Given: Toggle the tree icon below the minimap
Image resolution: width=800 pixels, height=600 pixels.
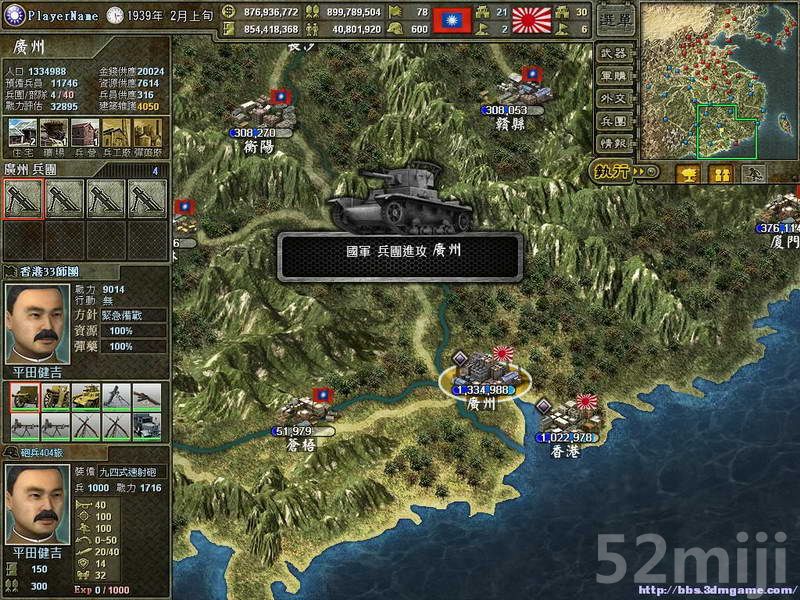Looking at the screenshot, I should click(x=688, y=174).
